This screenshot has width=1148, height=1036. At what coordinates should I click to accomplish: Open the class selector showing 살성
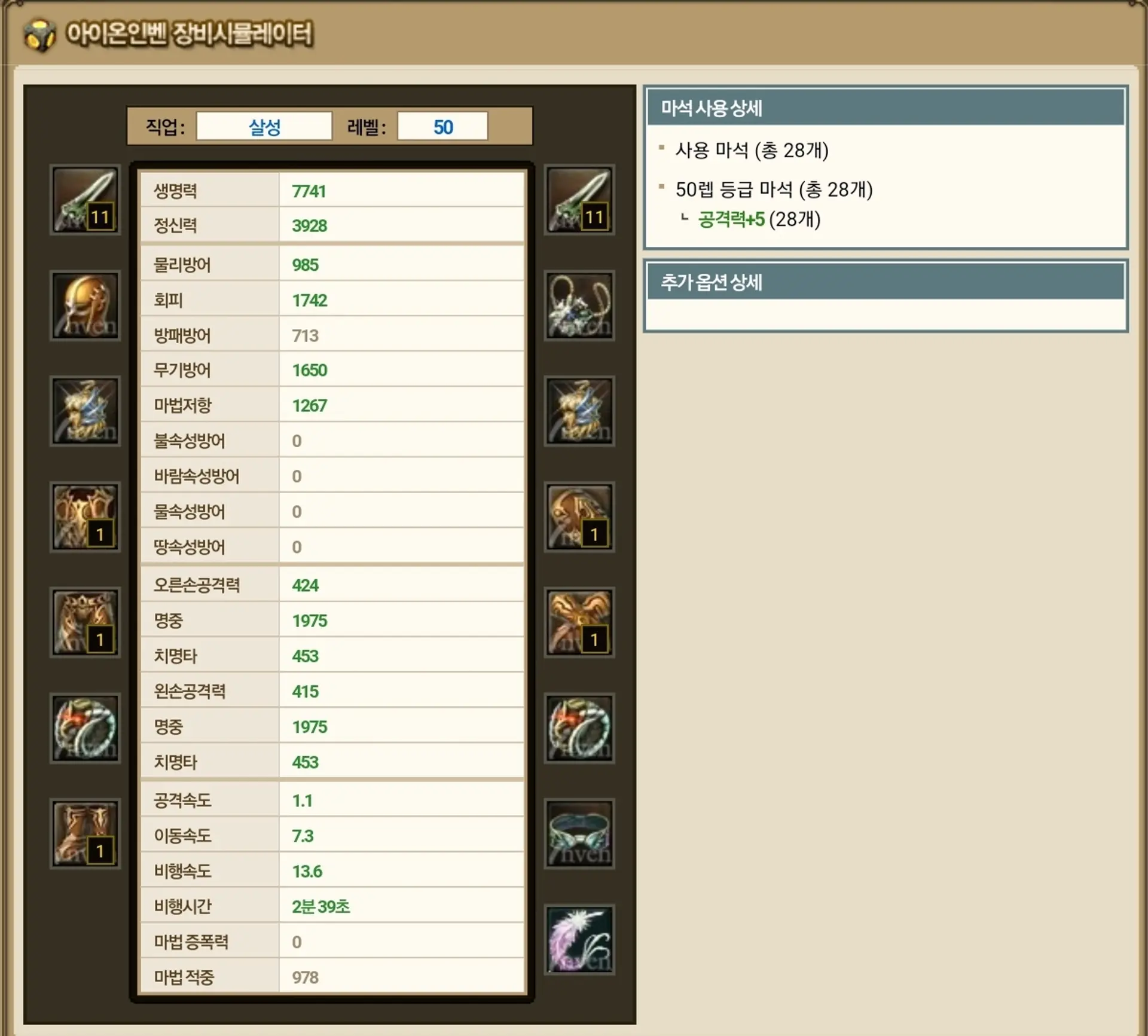tap(264, 127)
